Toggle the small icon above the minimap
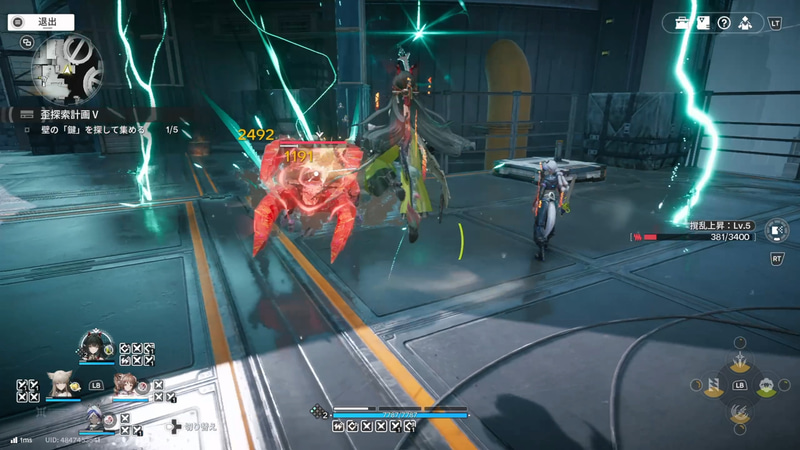 [26, 43]
